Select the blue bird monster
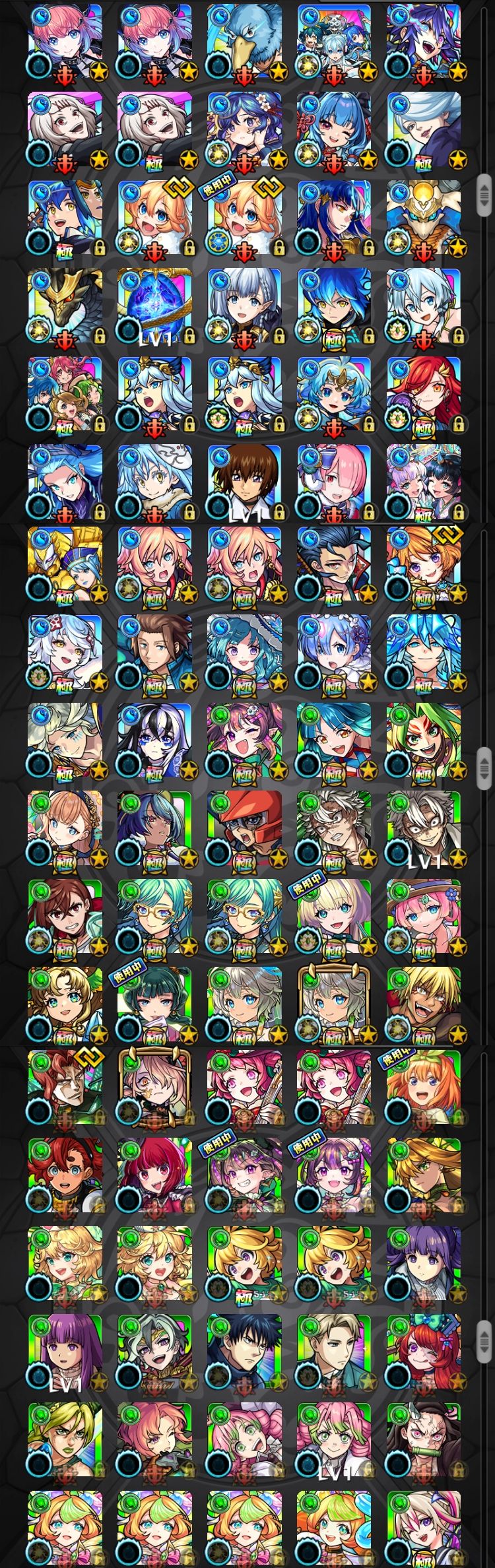The height and width of the screenshot is (1568, 495). pos(244,41)
